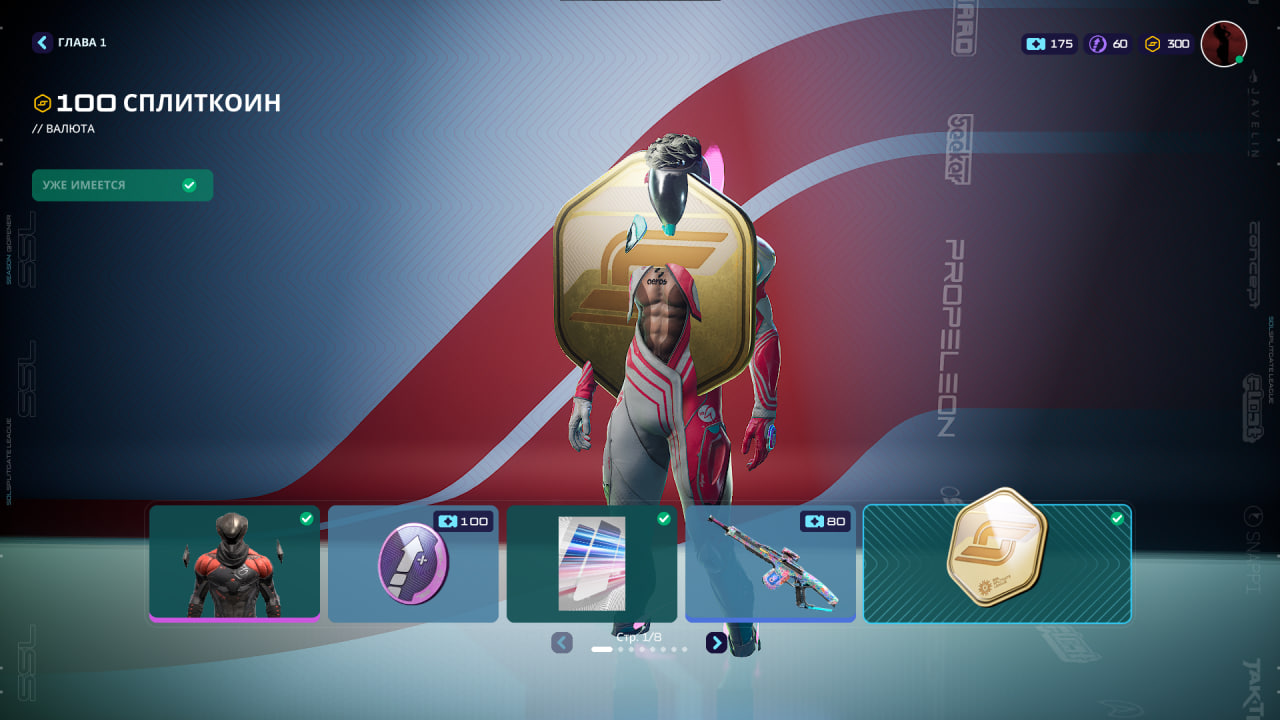Go to the previous rewards page
This screenshot has width=1280, height=720.
[562, 643]
